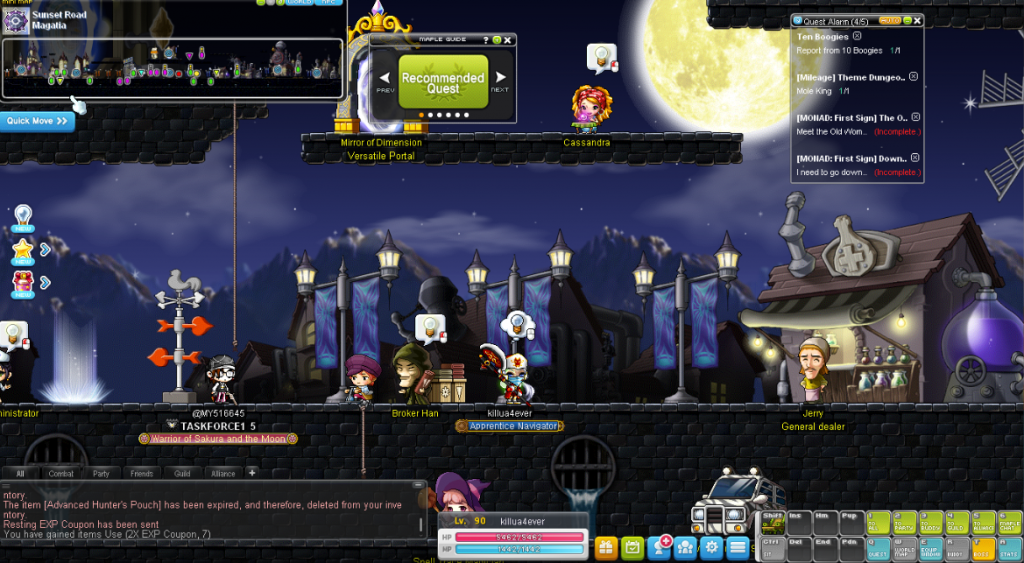
Task: Select the Guild chat tab
Action: coord(181,473)
